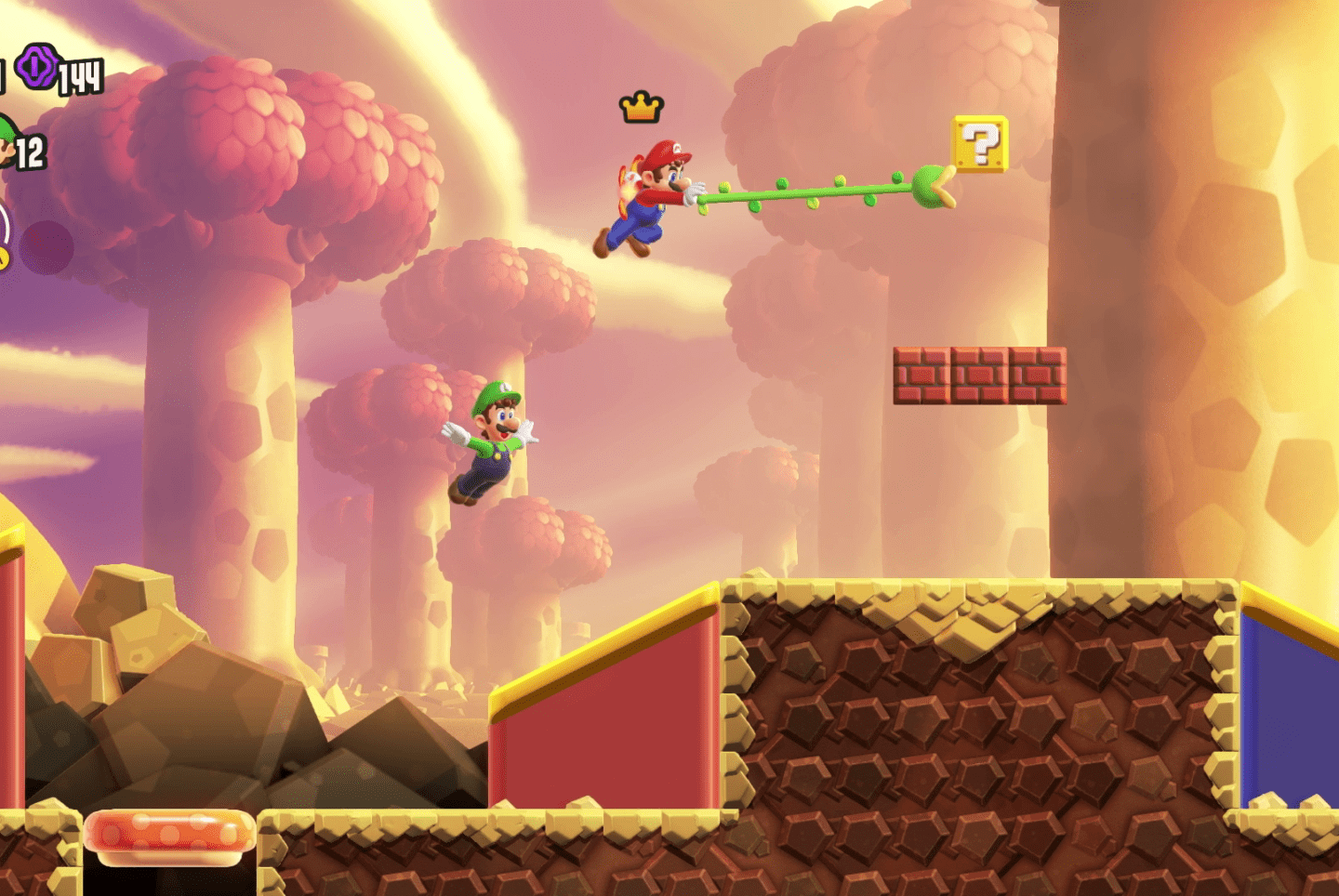1339x896 pixels.
Task: Click the gold crown marker above Mario
Action: (x=641, y=108)
